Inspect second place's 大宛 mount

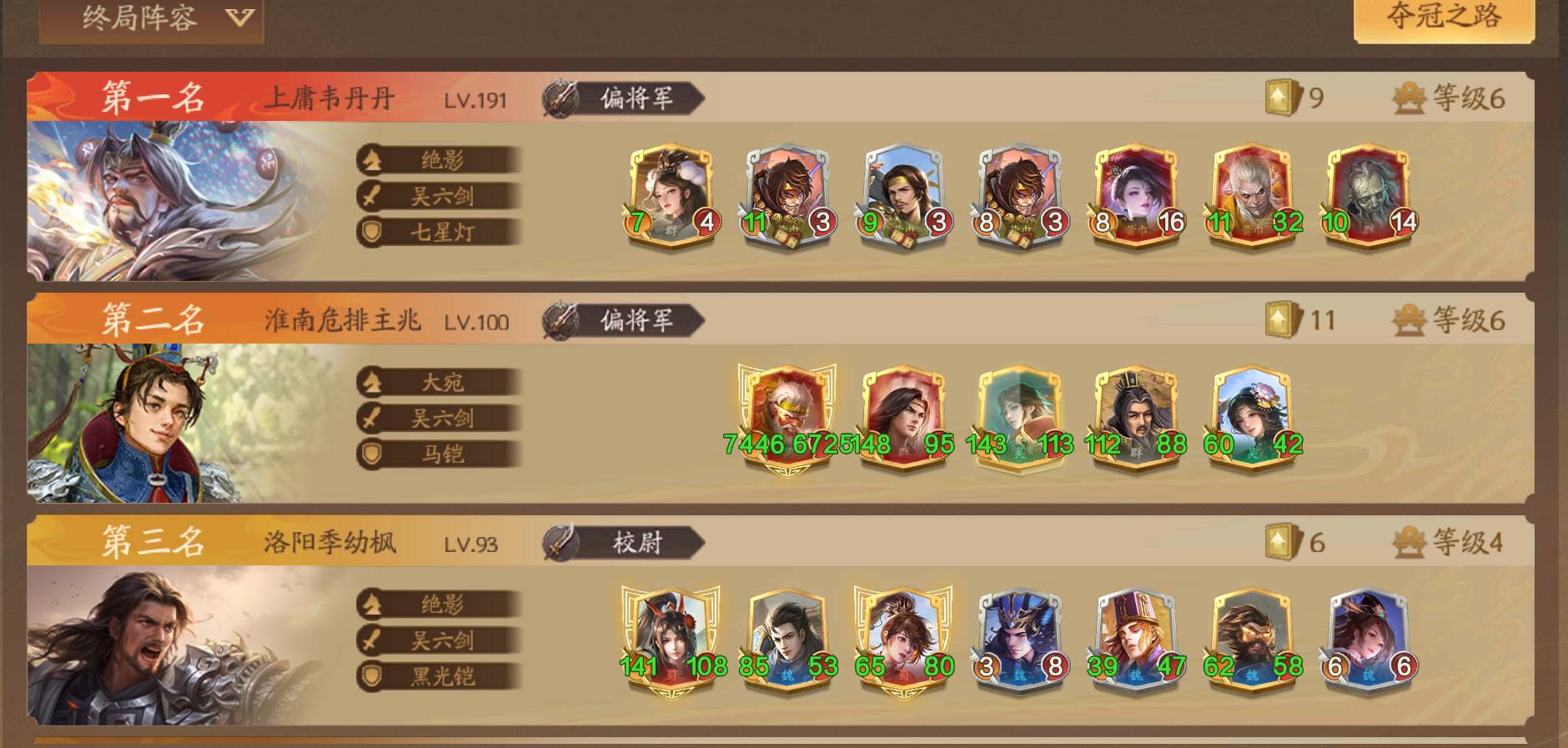click(440, 382)
